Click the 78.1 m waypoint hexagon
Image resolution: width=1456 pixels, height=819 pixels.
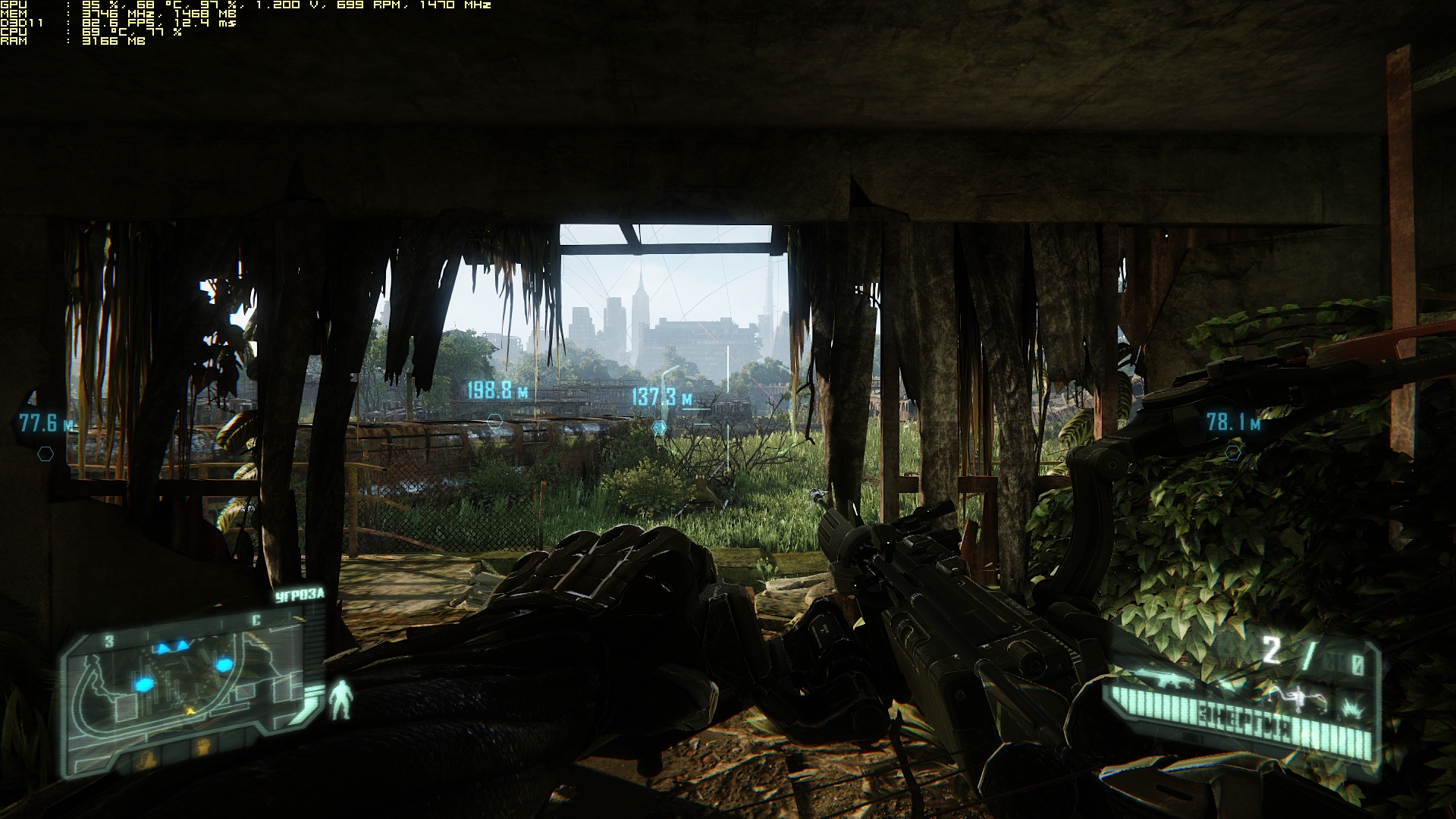[x=1233, y=453]
